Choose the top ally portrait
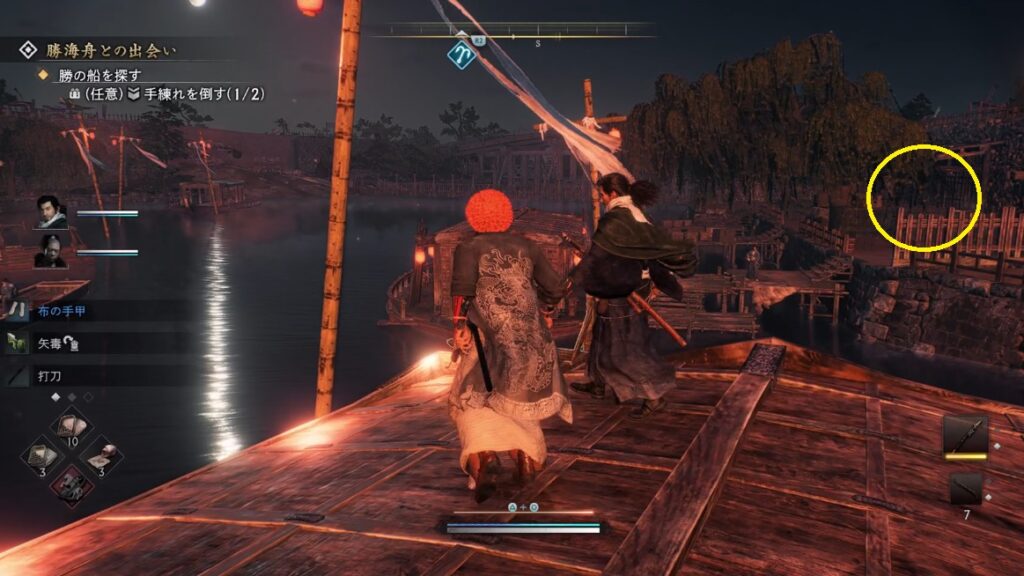Screen dimensions: 1024x576 point(52,213)
